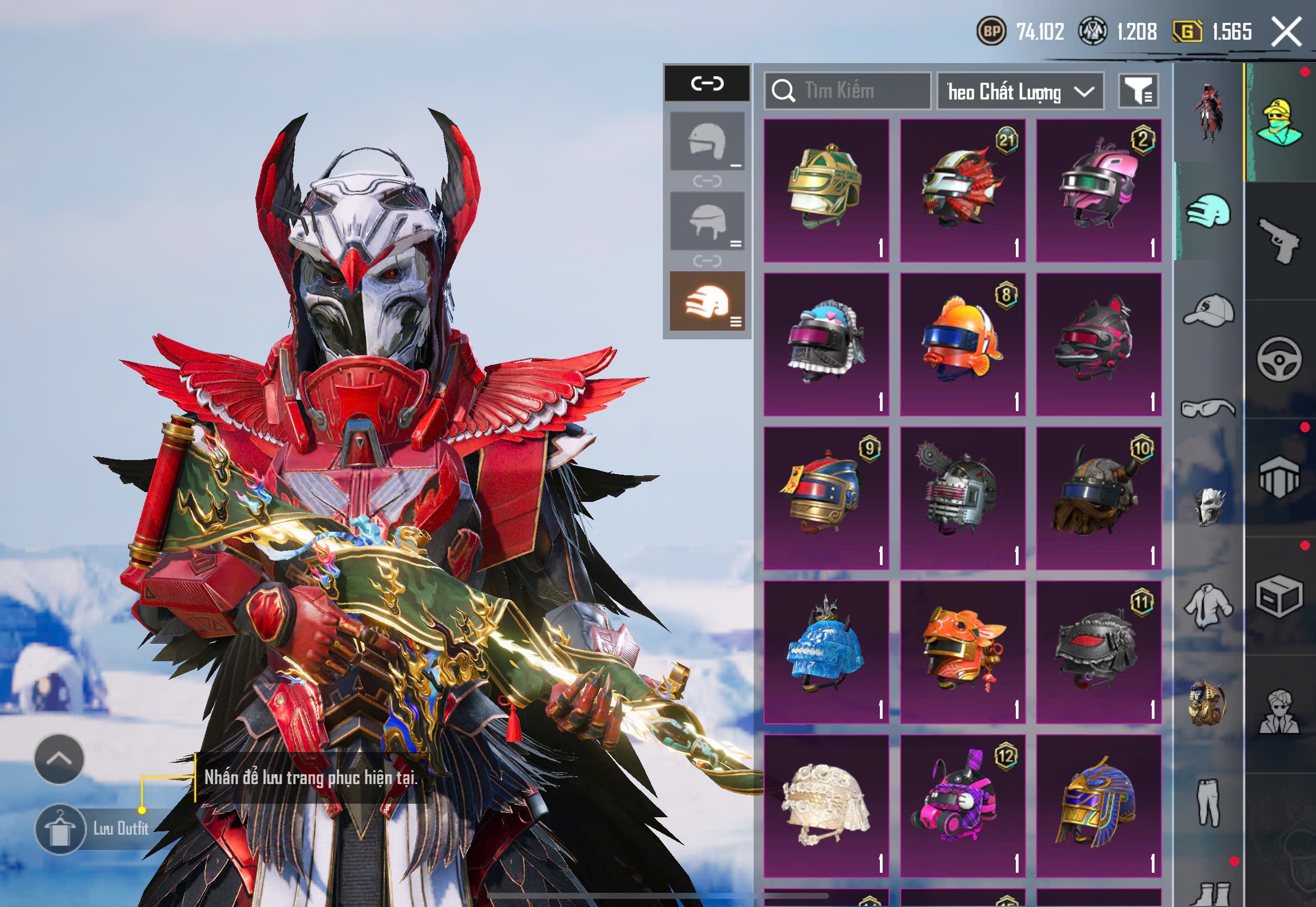
Task: Switch to the cap headwear category
Action: point(1209,310)
